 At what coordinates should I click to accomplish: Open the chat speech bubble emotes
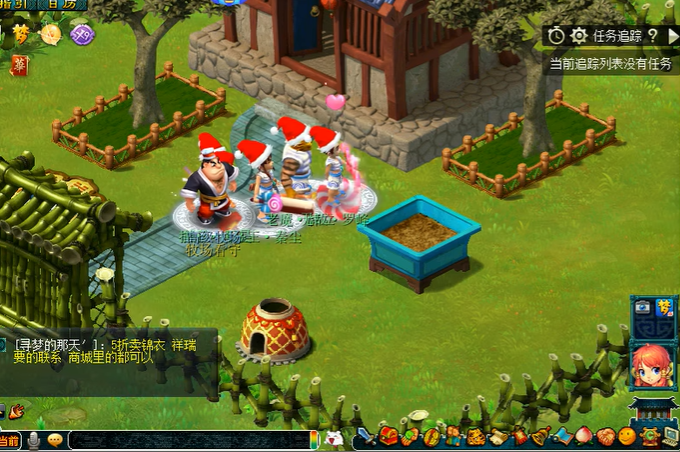(54, 440)
